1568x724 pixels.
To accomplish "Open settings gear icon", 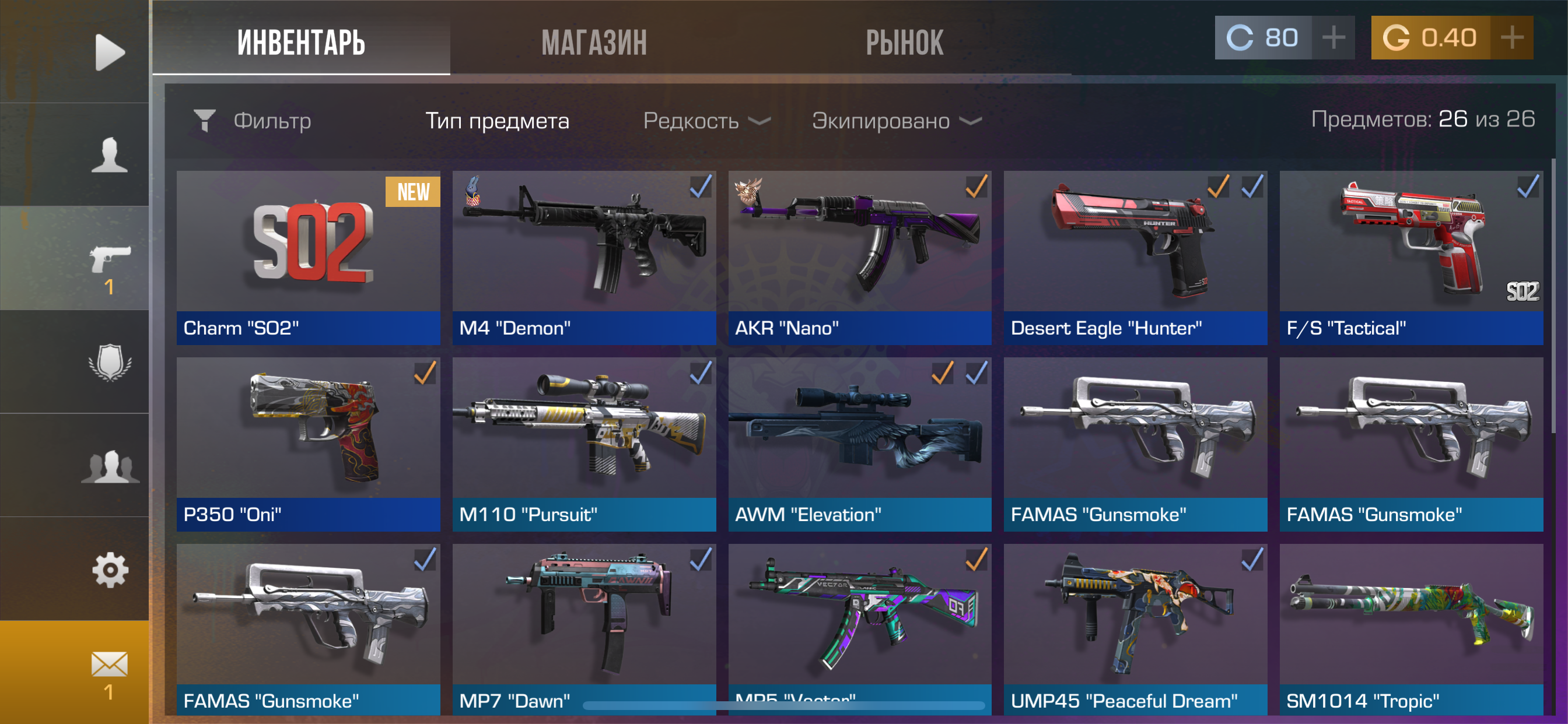I will coord(110,570).
